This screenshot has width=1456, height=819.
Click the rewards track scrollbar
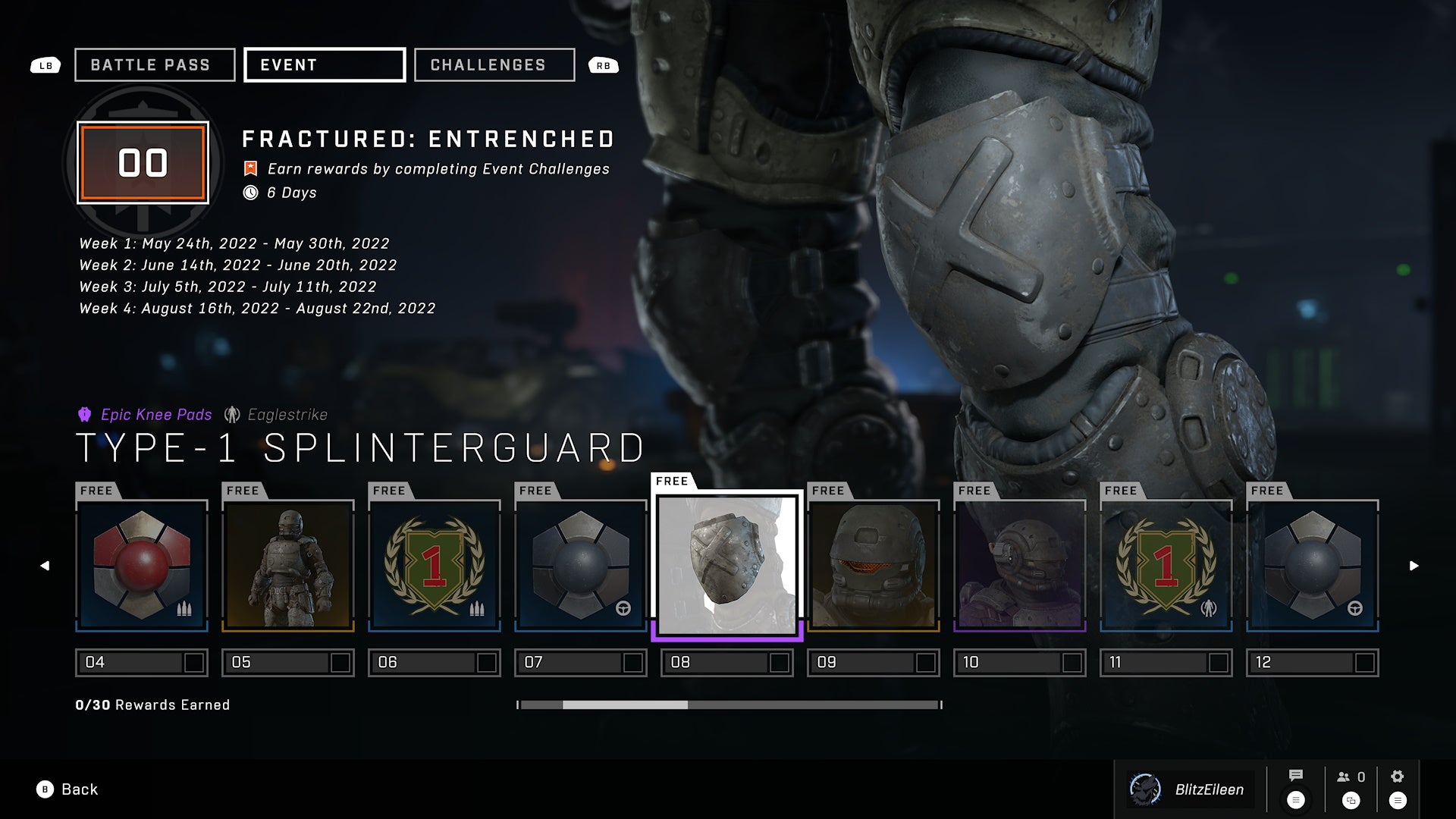click(730, 705)
